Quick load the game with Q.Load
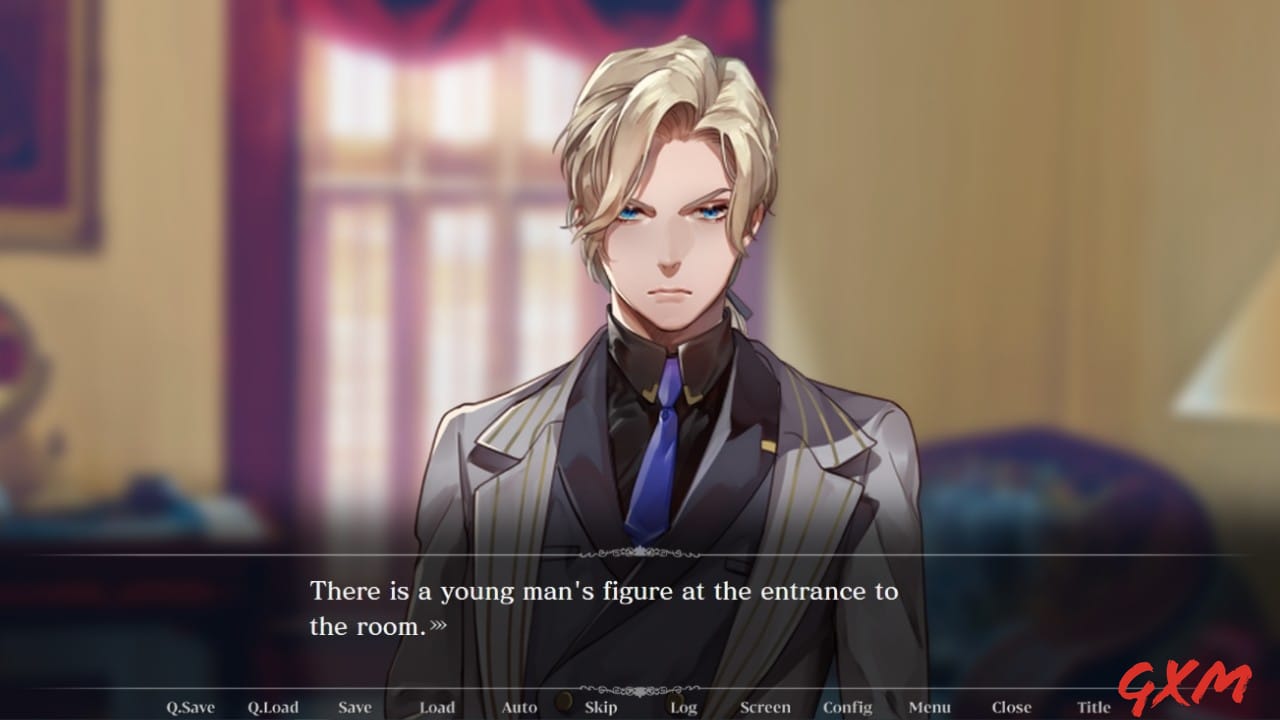 [271, 707]
